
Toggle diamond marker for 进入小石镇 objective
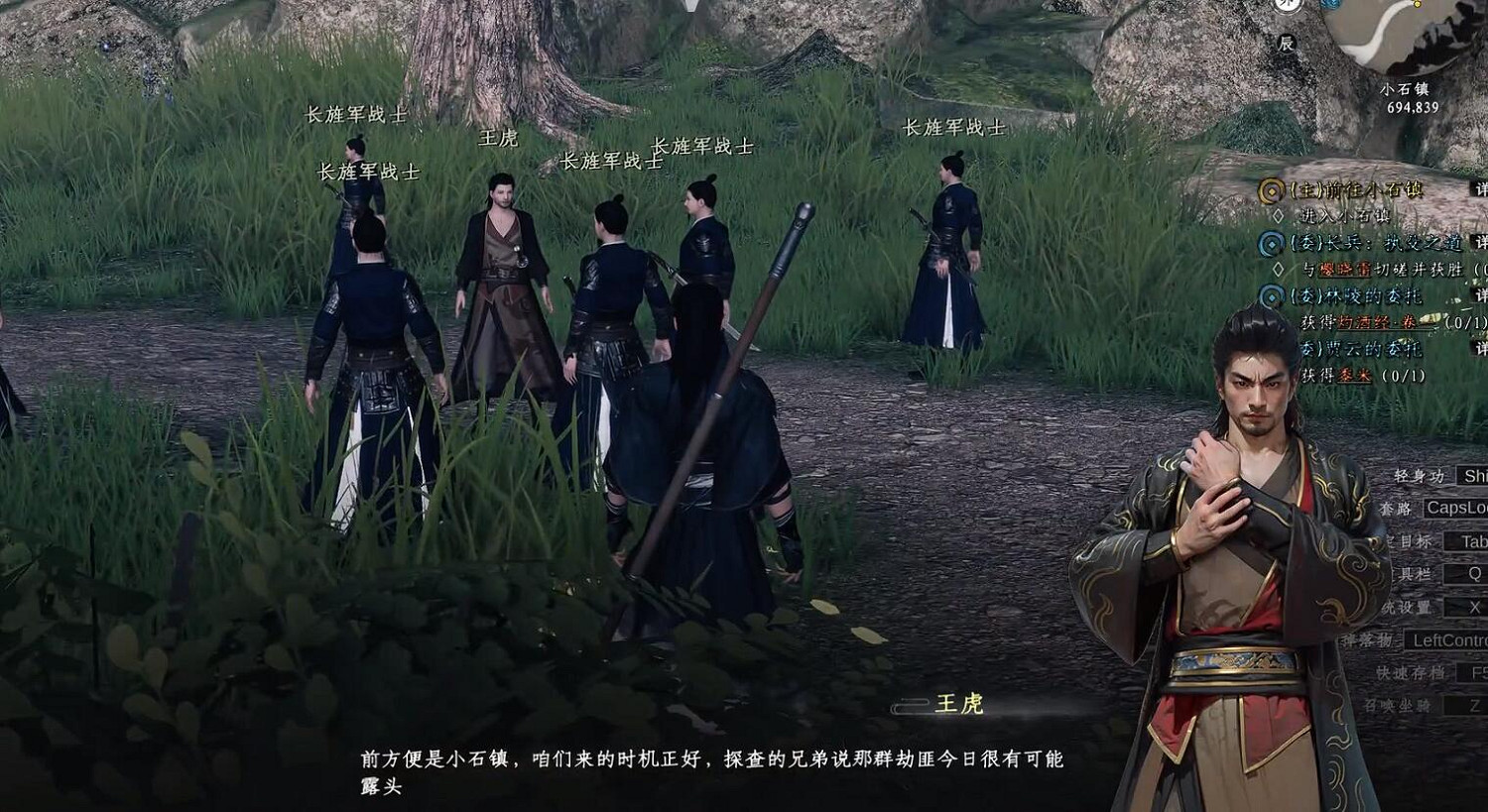point(1279,213)
